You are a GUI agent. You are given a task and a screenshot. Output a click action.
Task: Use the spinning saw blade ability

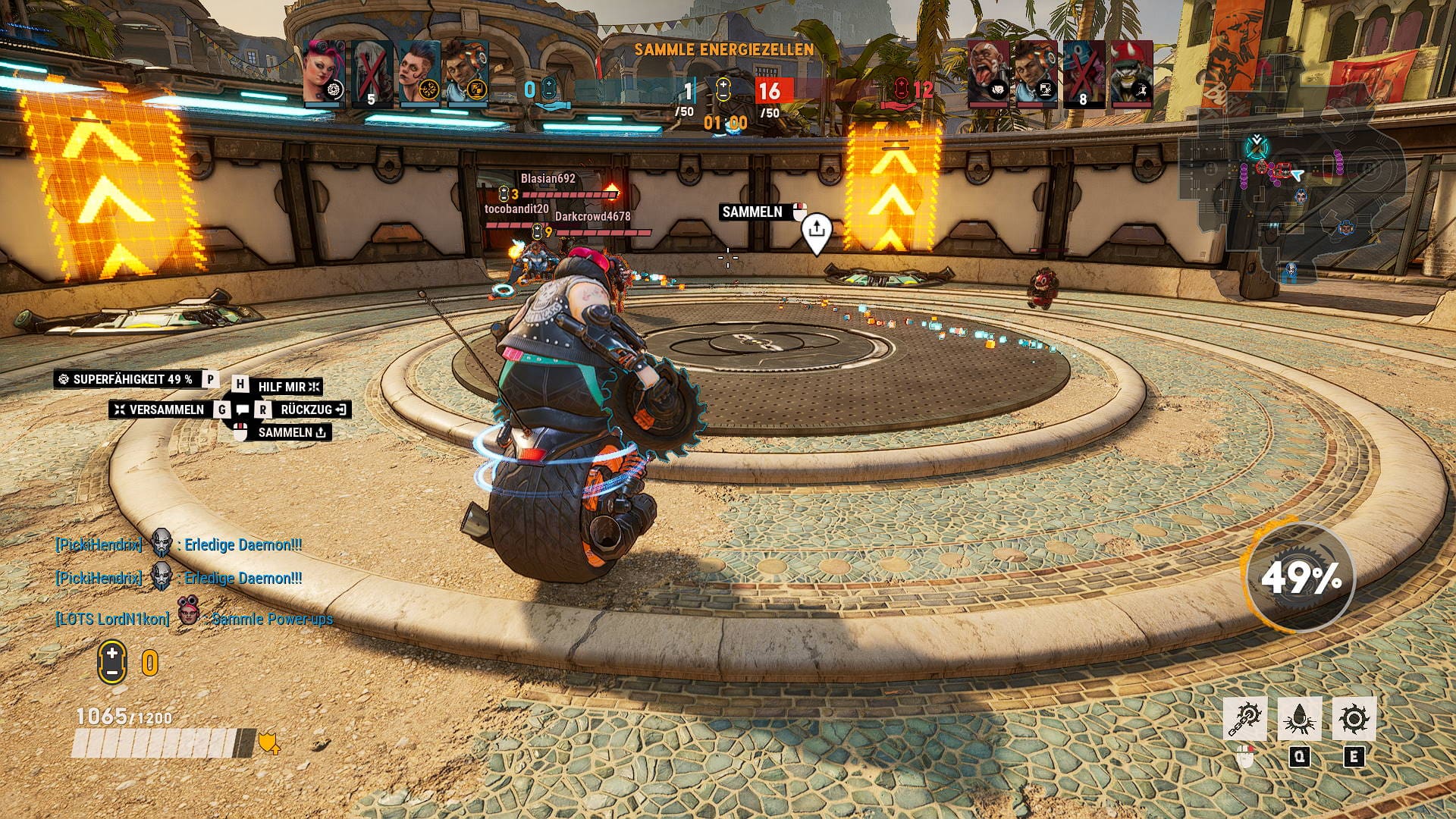click(x=1354, y=719)
